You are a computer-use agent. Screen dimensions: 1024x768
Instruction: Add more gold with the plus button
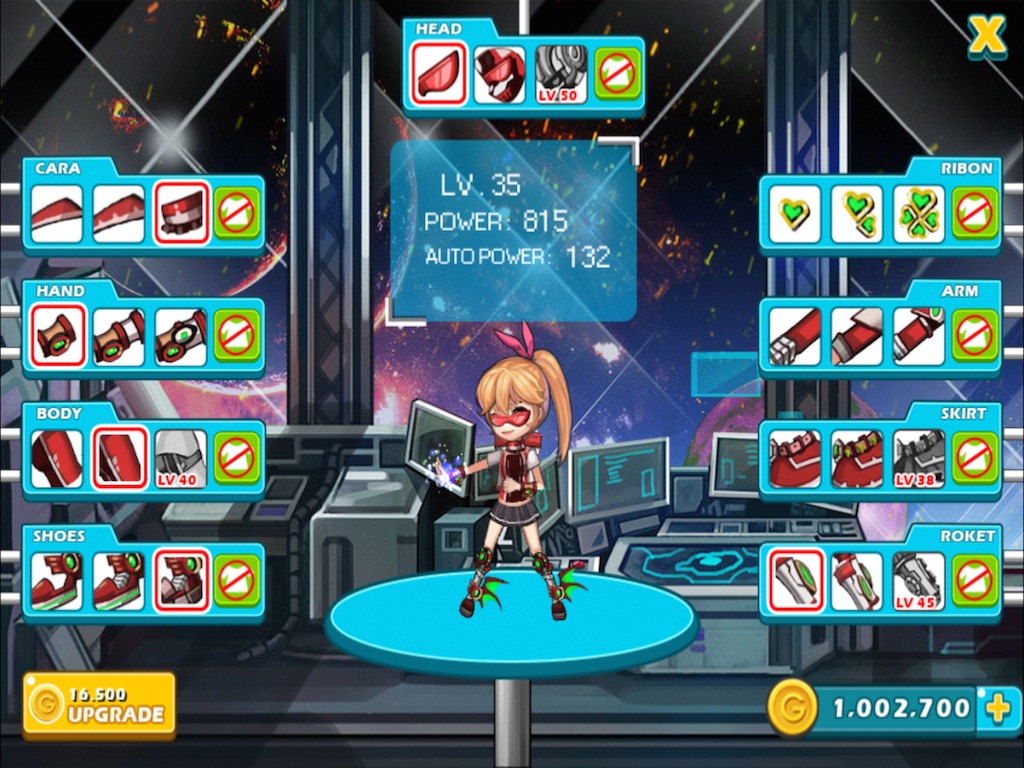(x=997, y=709)
